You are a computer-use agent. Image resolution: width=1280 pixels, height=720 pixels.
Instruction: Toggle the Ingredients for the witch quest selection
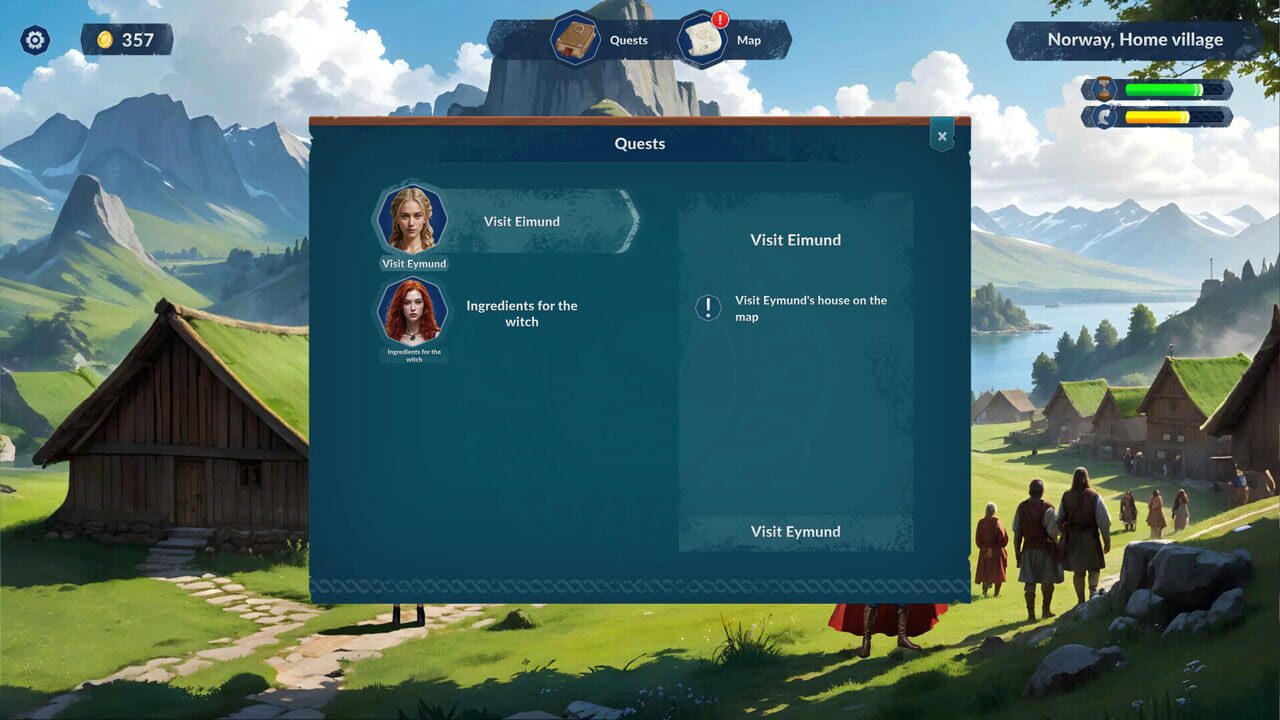coord(521,313)
